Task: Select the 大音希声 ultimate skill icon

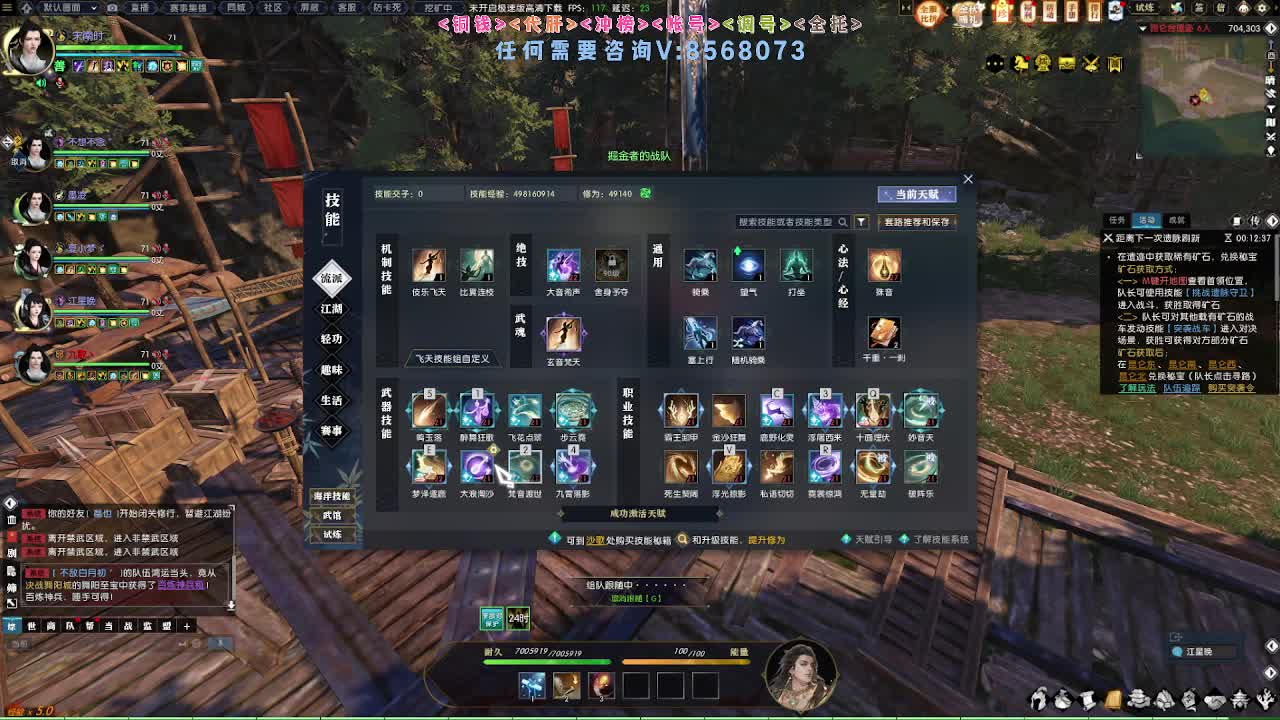Action: (x=564, y=267)
